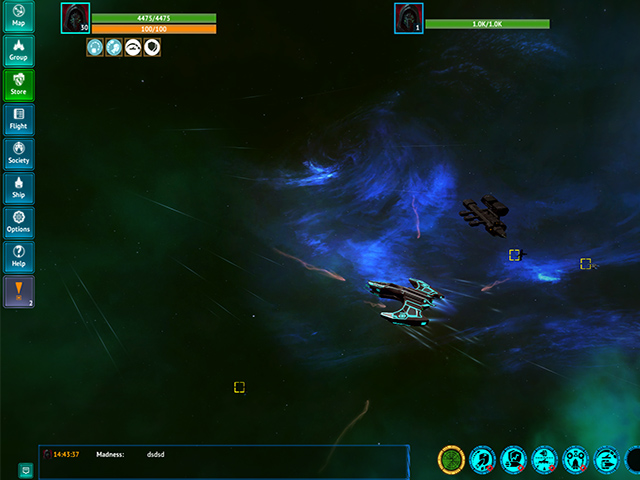Select the enemy target portrait
Viewport: 640px width, 480px height.
[408, 17]
